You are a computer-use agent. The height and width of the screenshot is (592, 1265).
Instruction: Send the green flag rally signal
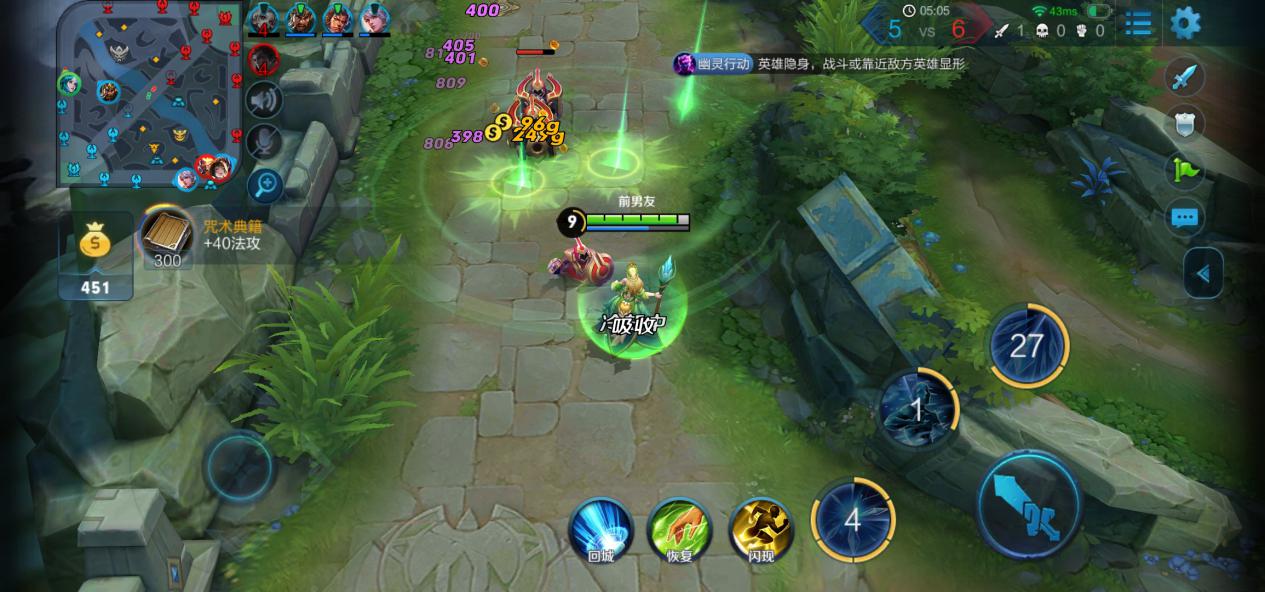pyautogui.click(x=1185, y=171)
